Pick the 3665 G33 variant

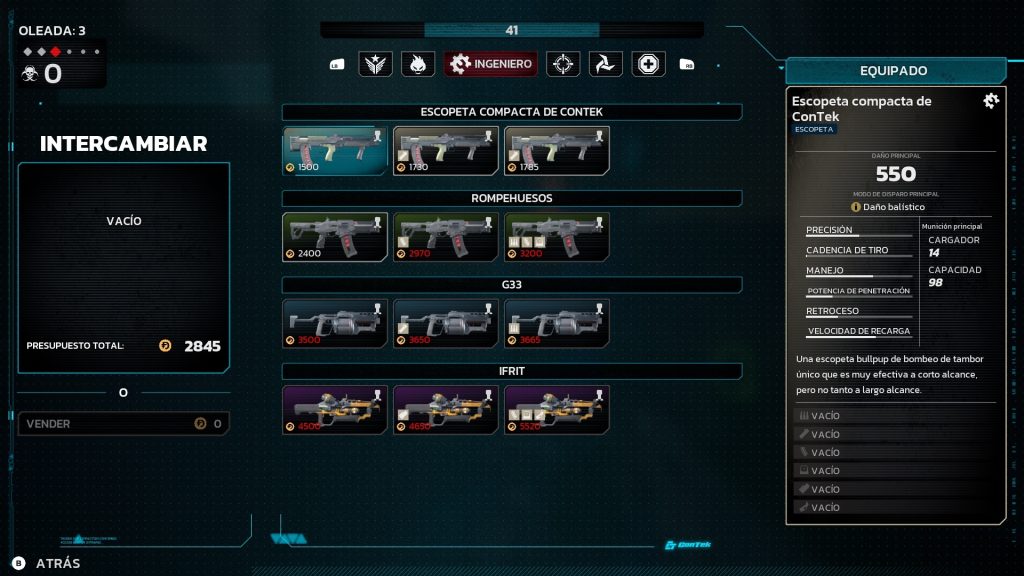[x=557, y=323]
